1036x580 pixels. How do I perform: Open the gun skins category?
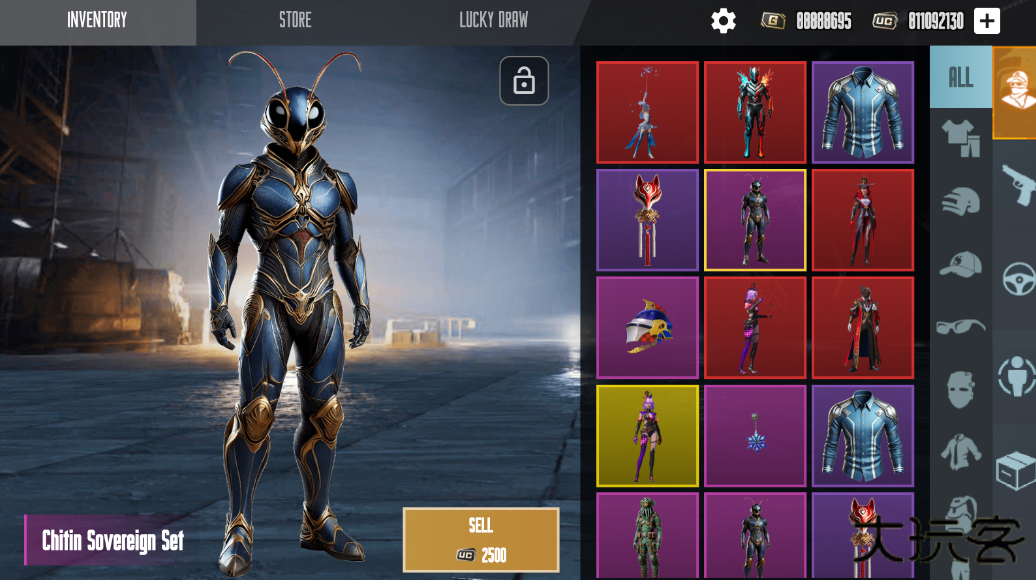click(1018, 181)
